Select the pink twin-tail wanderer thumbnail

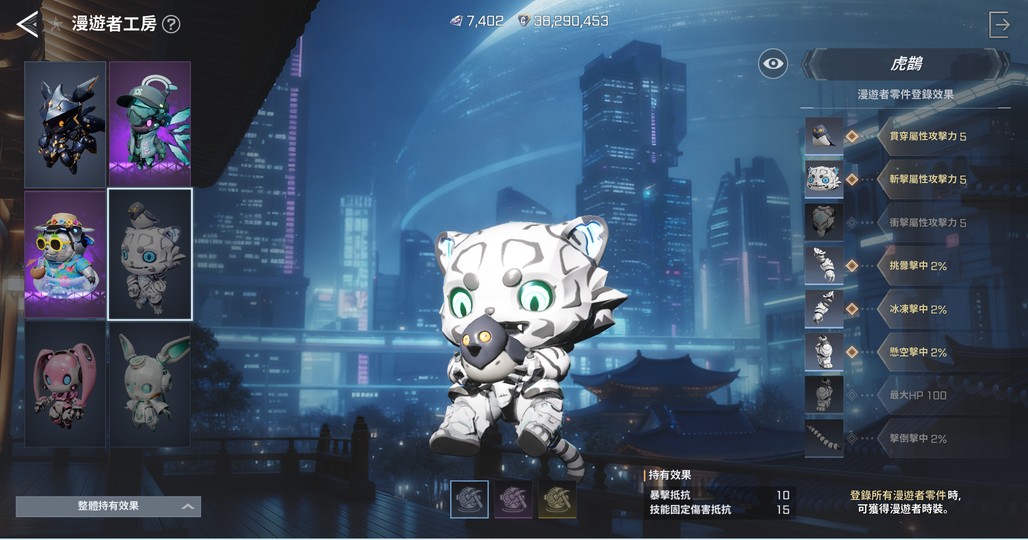[66, 383]
